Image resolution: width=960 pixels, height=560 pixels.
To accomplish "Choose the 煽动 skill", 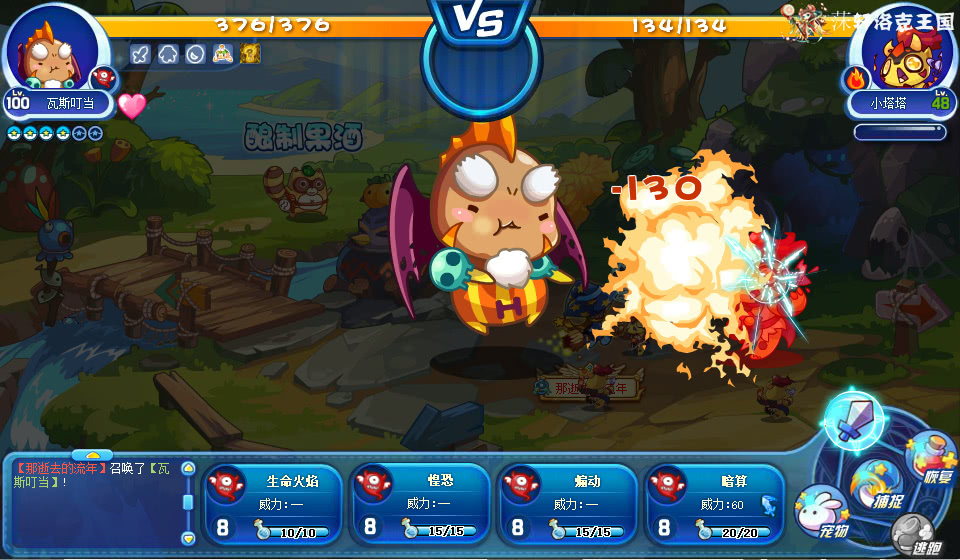I will click(567, 503).
